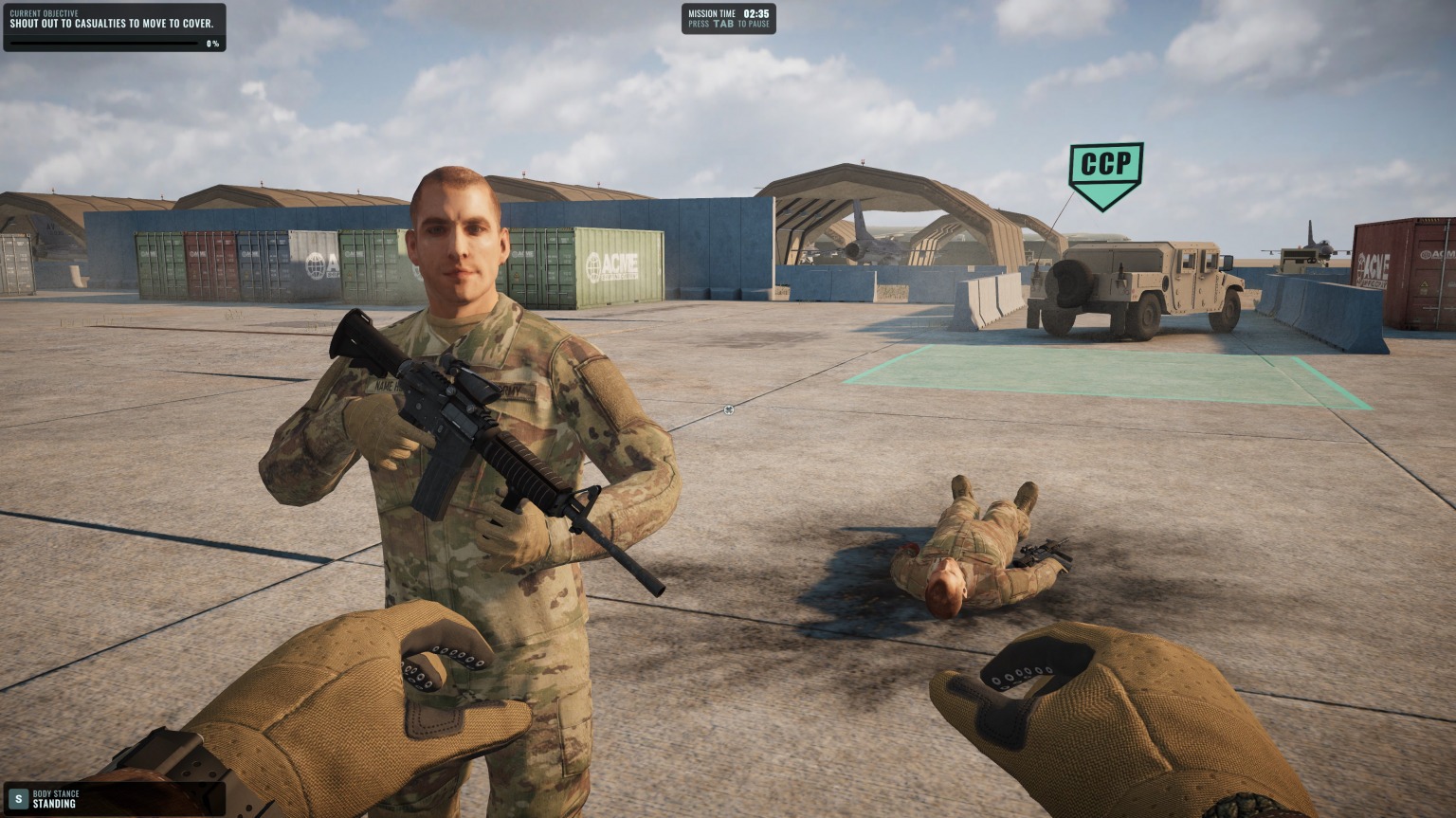The width and height of the screenshot is (1456, 818).
Task: Expand the Mission Time panel details
Action: 728,19
